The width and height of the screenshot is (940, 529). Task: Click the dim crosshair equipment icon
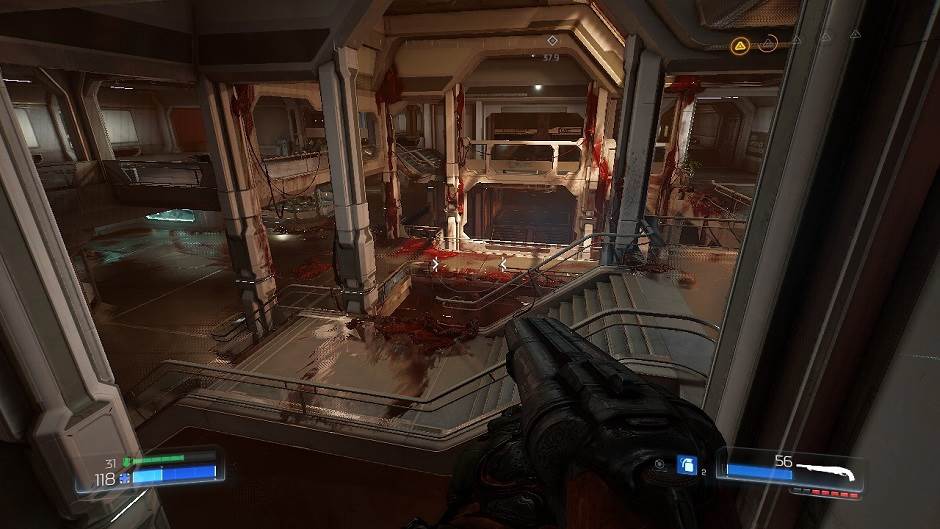pos(659,464)
